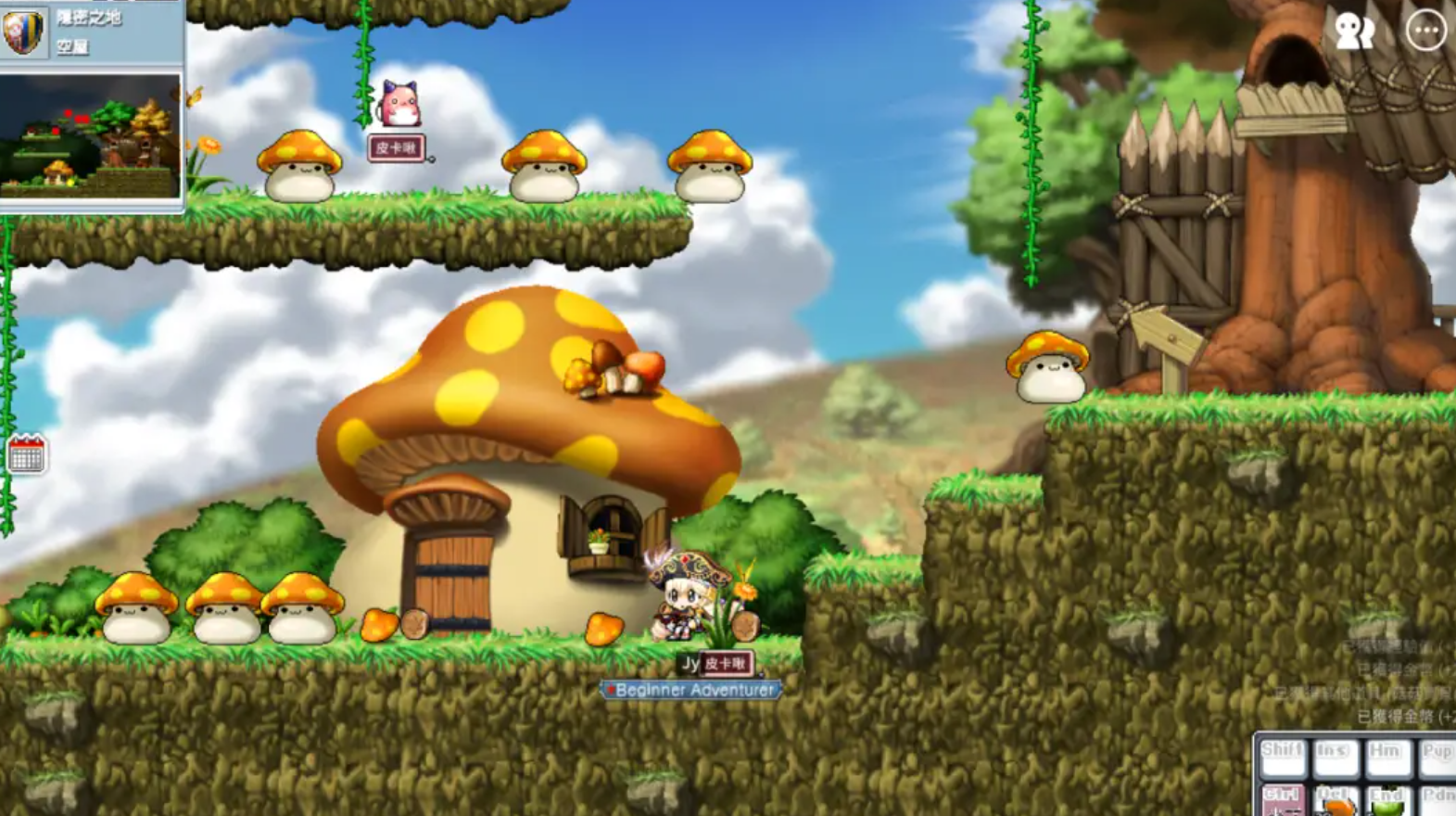Select the Shift quickslot

coord(1283,759)
